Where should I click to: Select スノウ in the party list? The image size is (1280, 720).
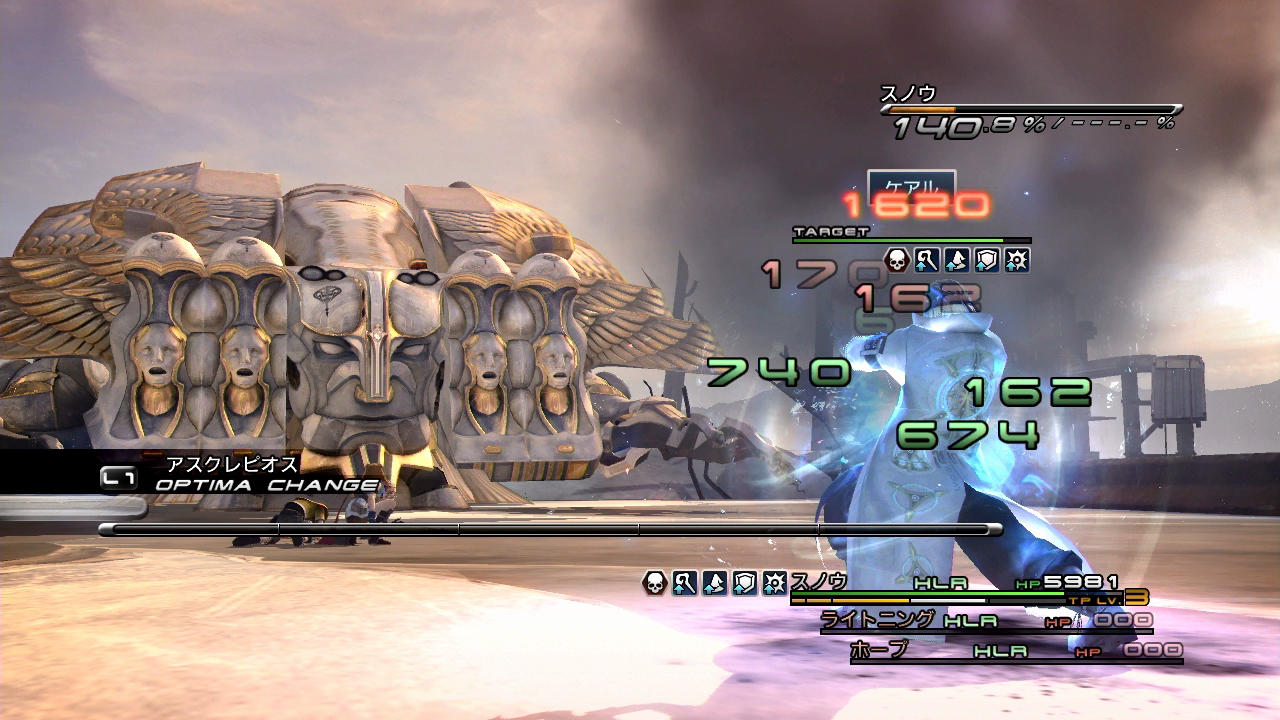[818, 581]
